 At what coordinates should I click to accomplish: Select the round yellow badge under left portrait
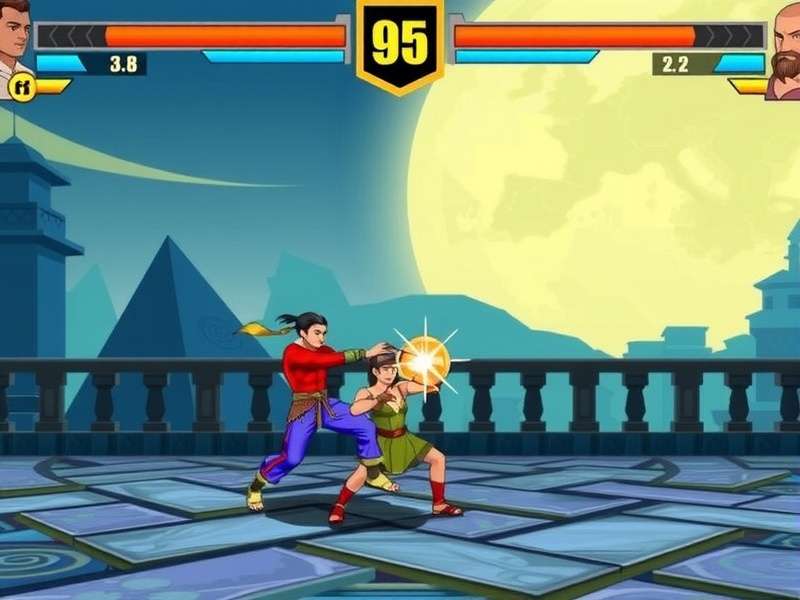coord(21,87)
